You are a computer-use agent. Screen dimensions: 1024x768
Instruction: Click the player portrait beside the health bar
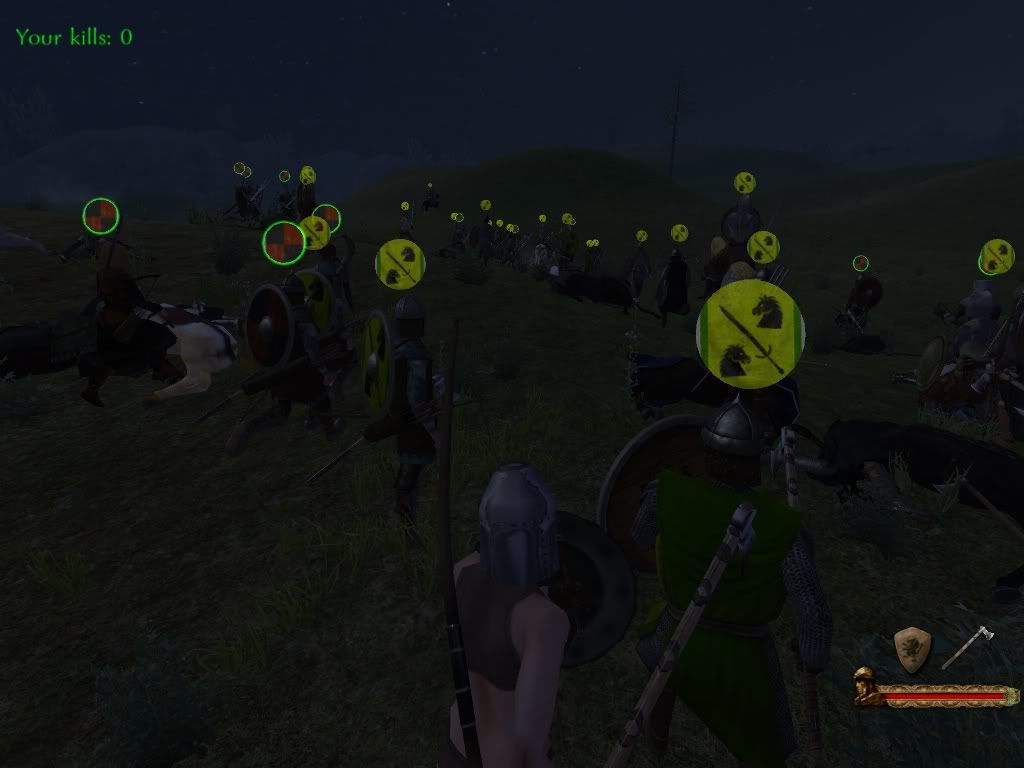tap(866, 688)
